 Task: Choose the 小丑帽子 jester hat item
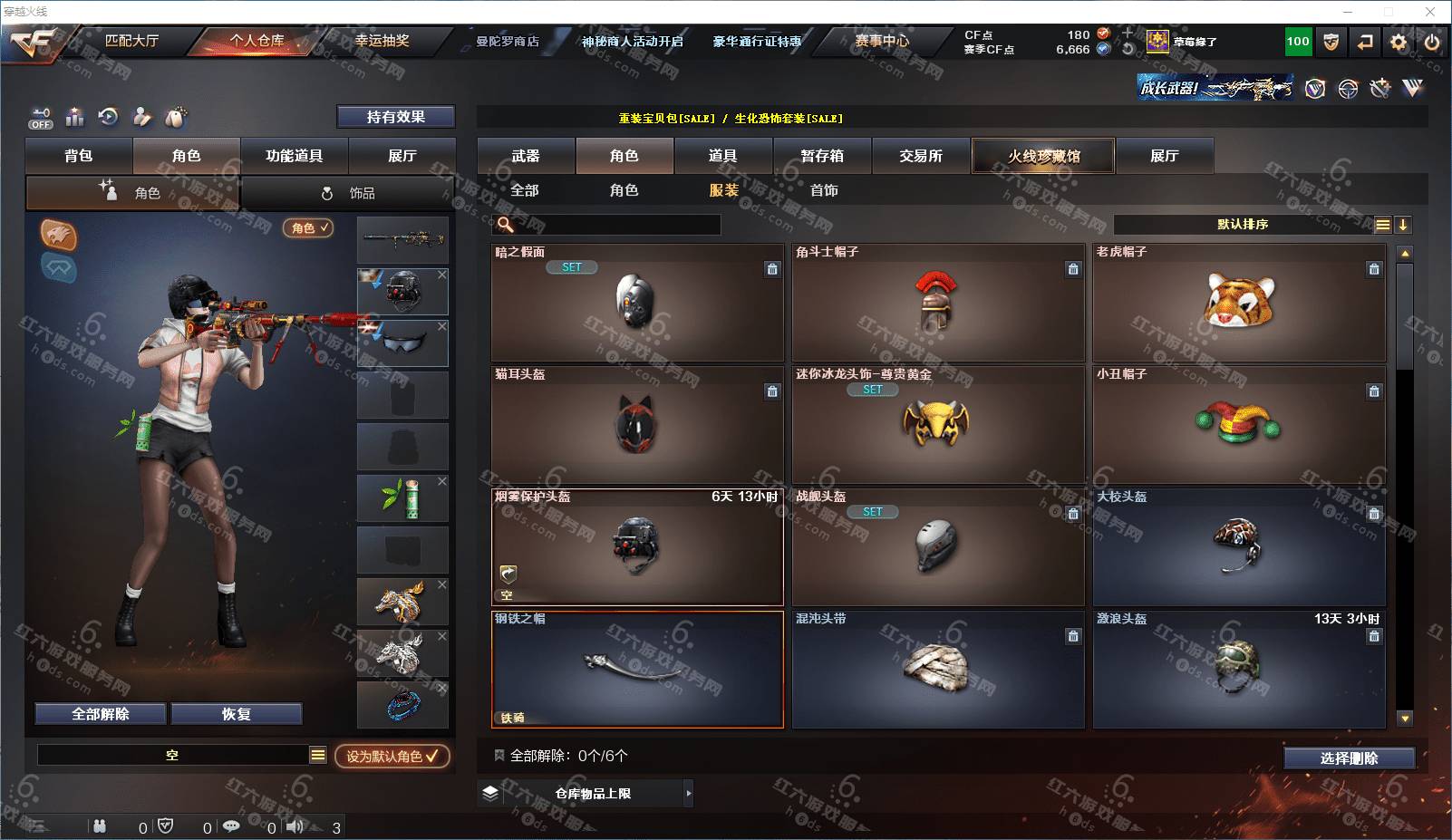[1239, 424]
